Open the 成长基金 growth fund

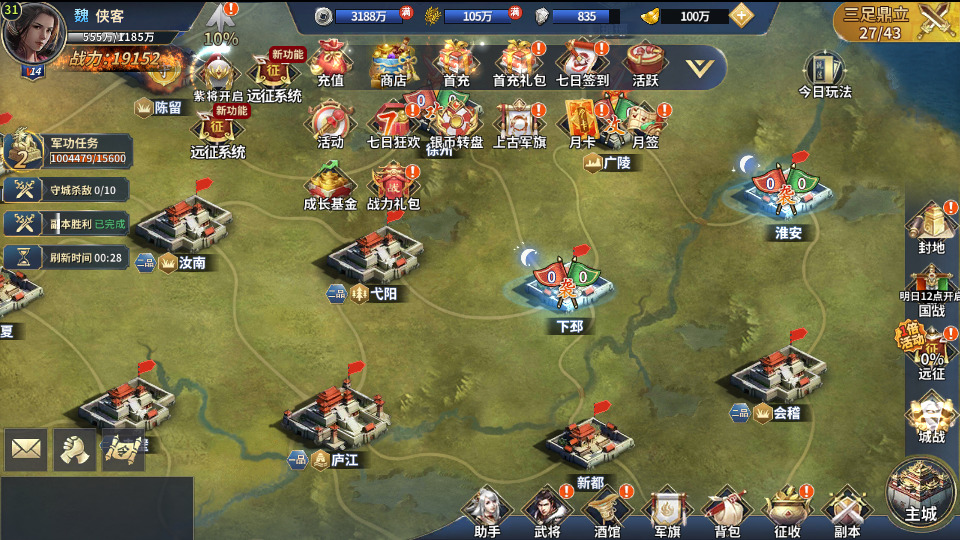pyautogui.click(x=330, y=187)
